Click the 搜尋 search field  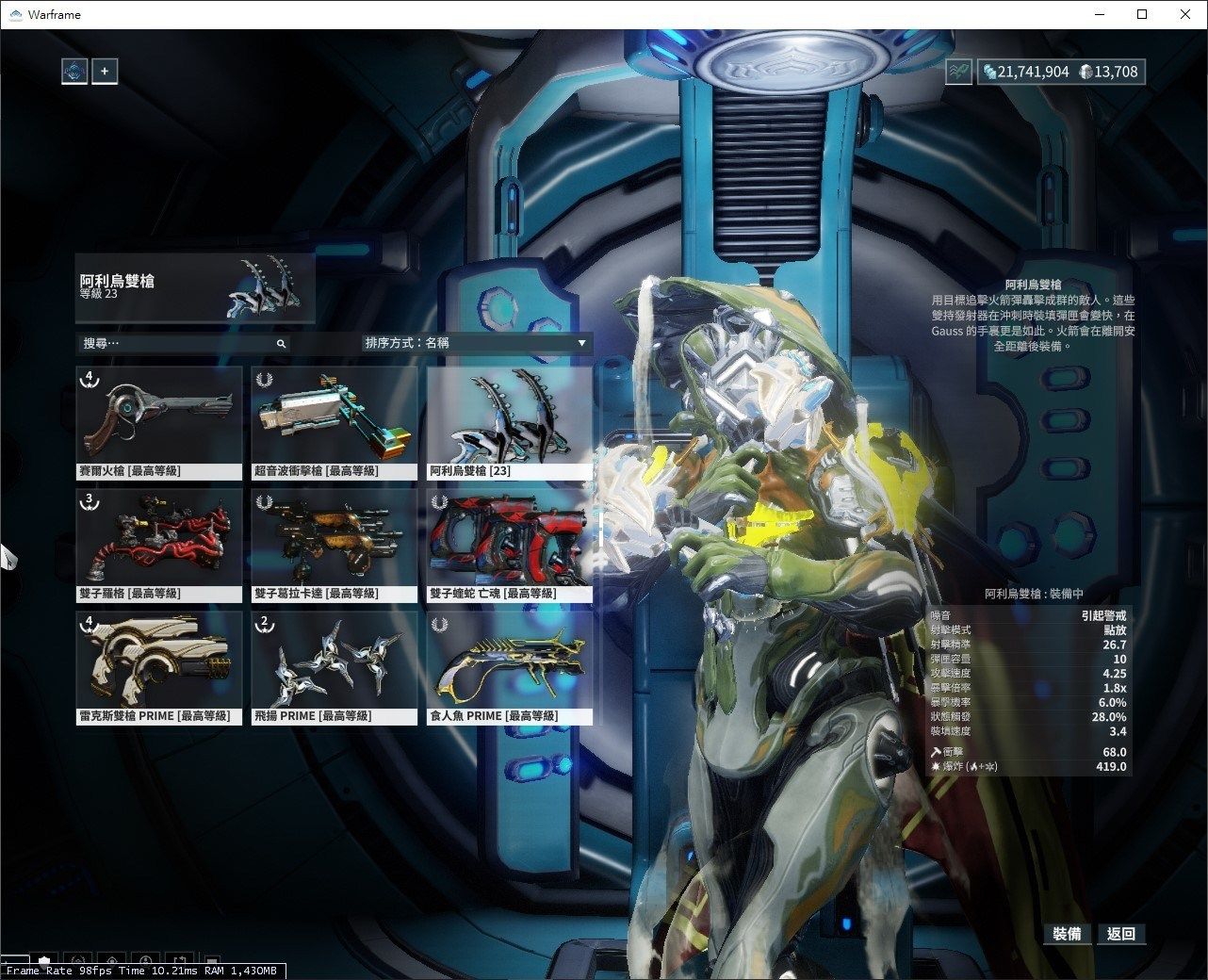click(x=179, y=344)
